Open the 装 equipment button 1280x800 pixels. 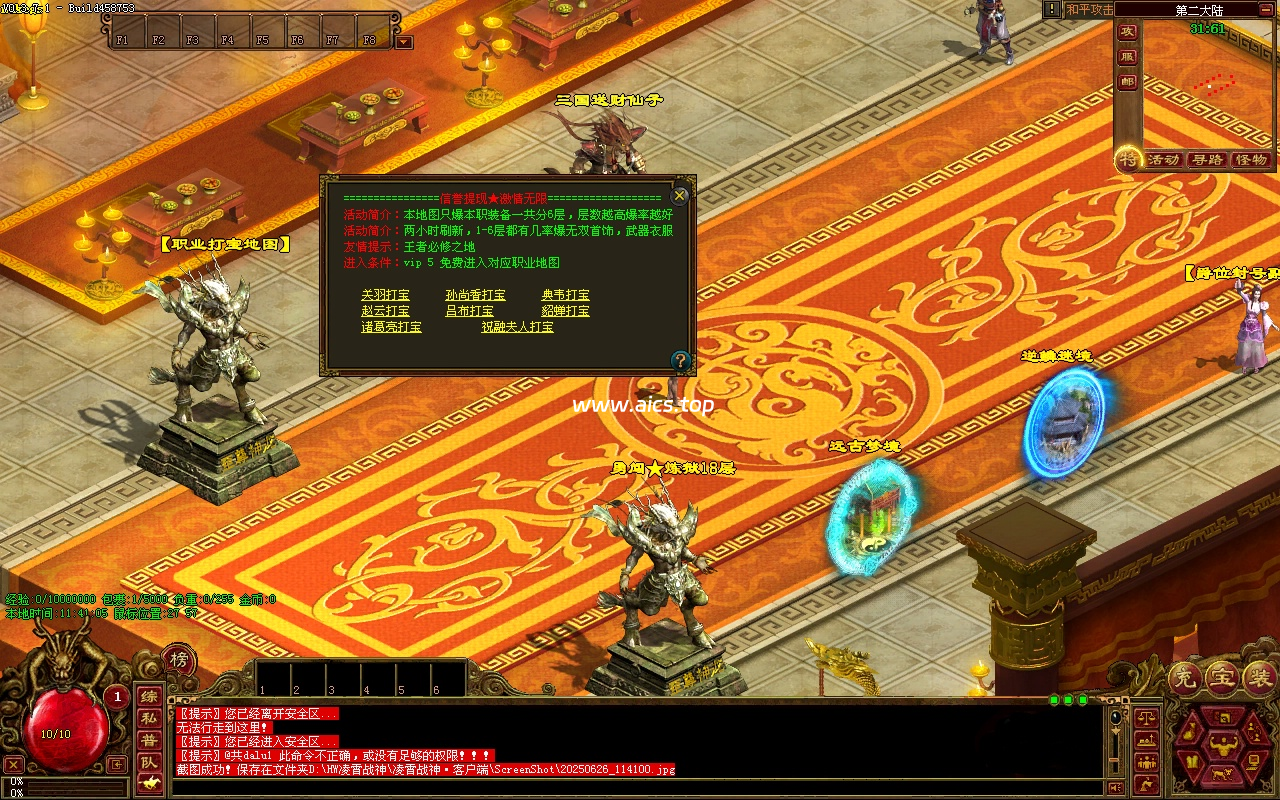1258,679
